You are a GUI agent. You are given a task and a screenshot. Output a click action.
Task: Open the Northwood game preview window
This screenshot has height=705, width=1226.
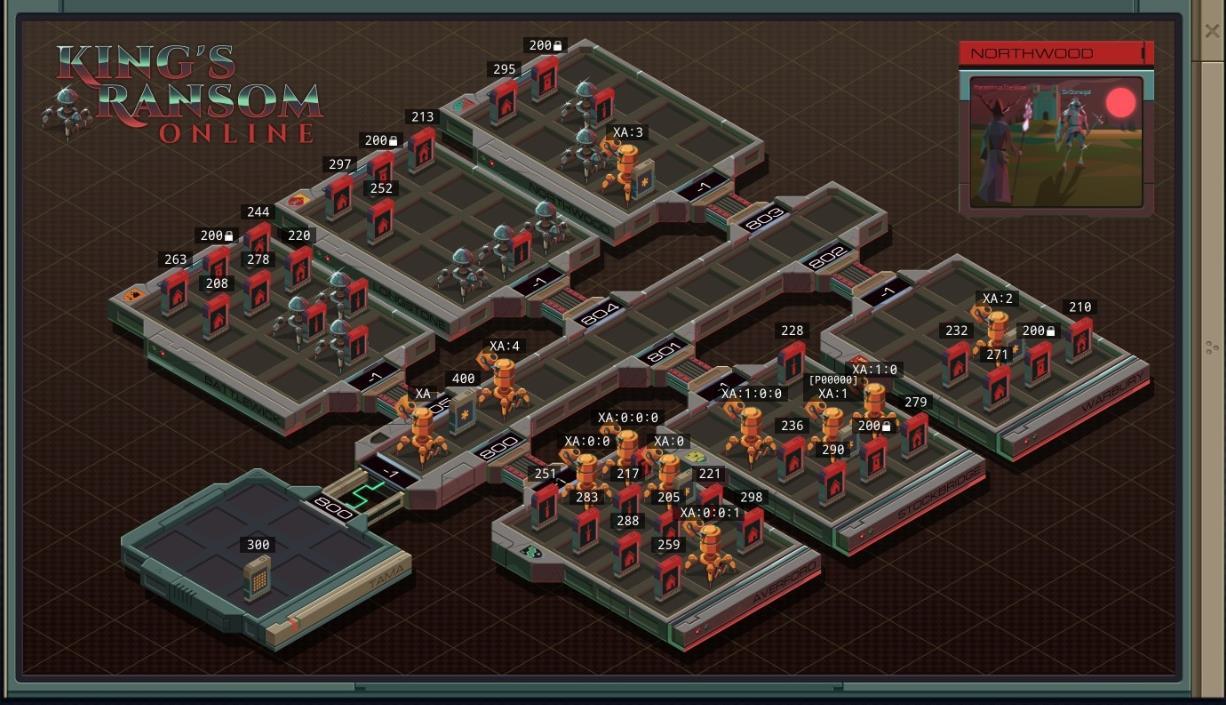(x=1055, y=140)
